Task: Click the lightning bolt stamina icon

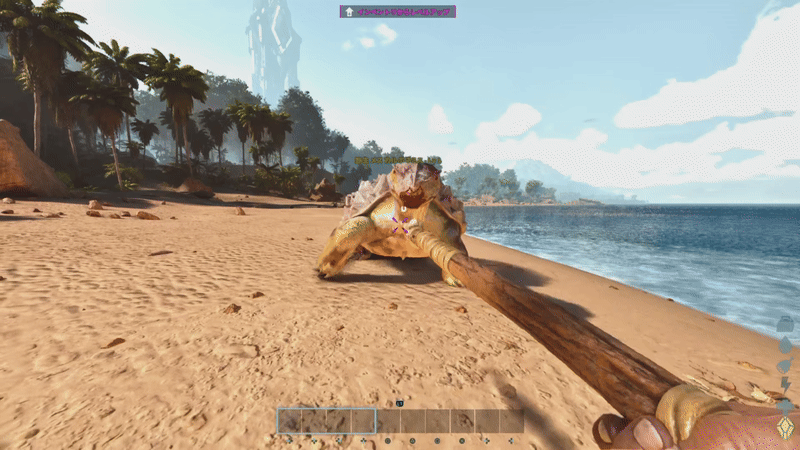Action: click(786, 386)
